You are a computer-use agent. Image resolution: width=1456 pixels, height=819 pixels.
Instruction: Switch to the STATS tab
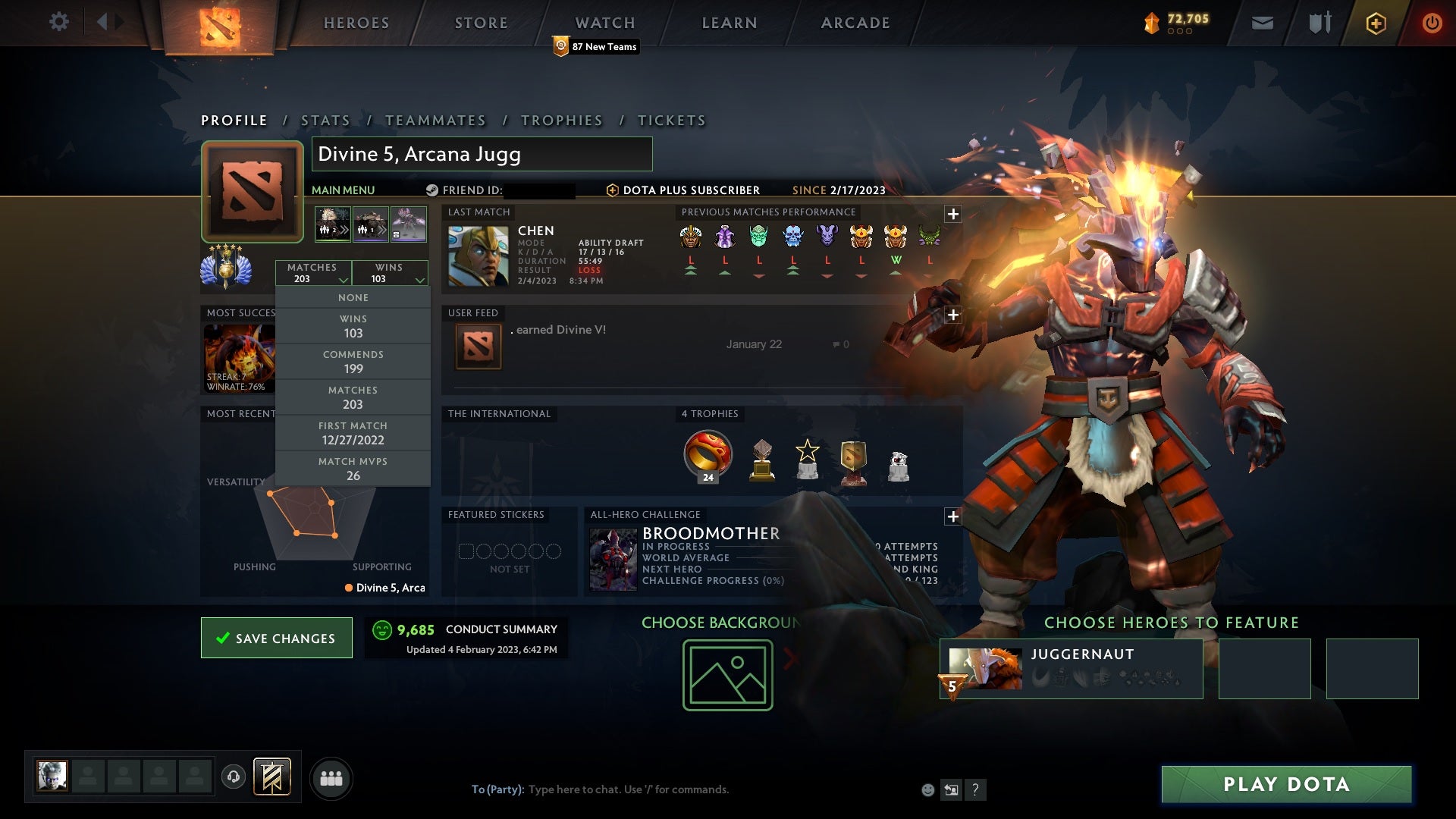(x=325, y=120)
